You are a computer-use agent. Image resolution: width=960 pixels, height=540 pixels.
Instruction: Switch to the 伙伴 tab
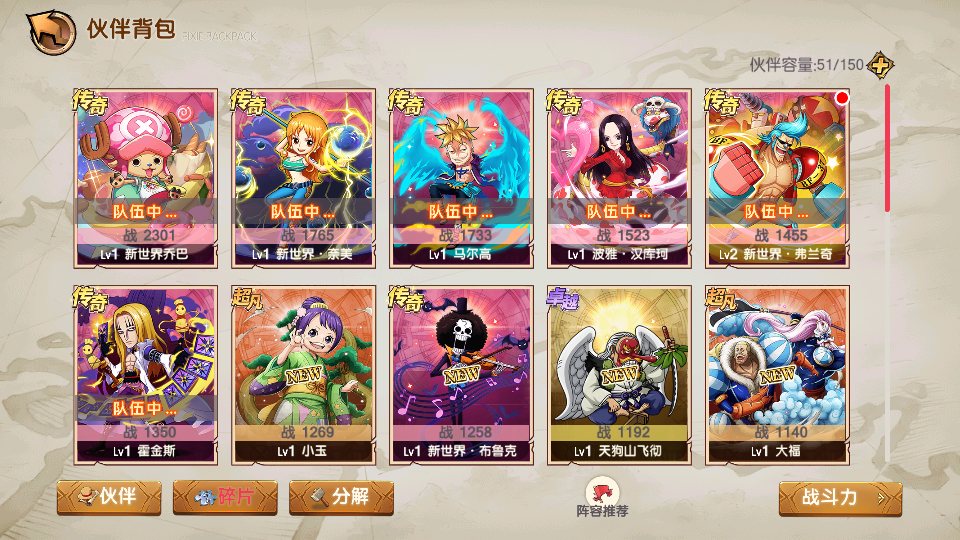(109, 497)
